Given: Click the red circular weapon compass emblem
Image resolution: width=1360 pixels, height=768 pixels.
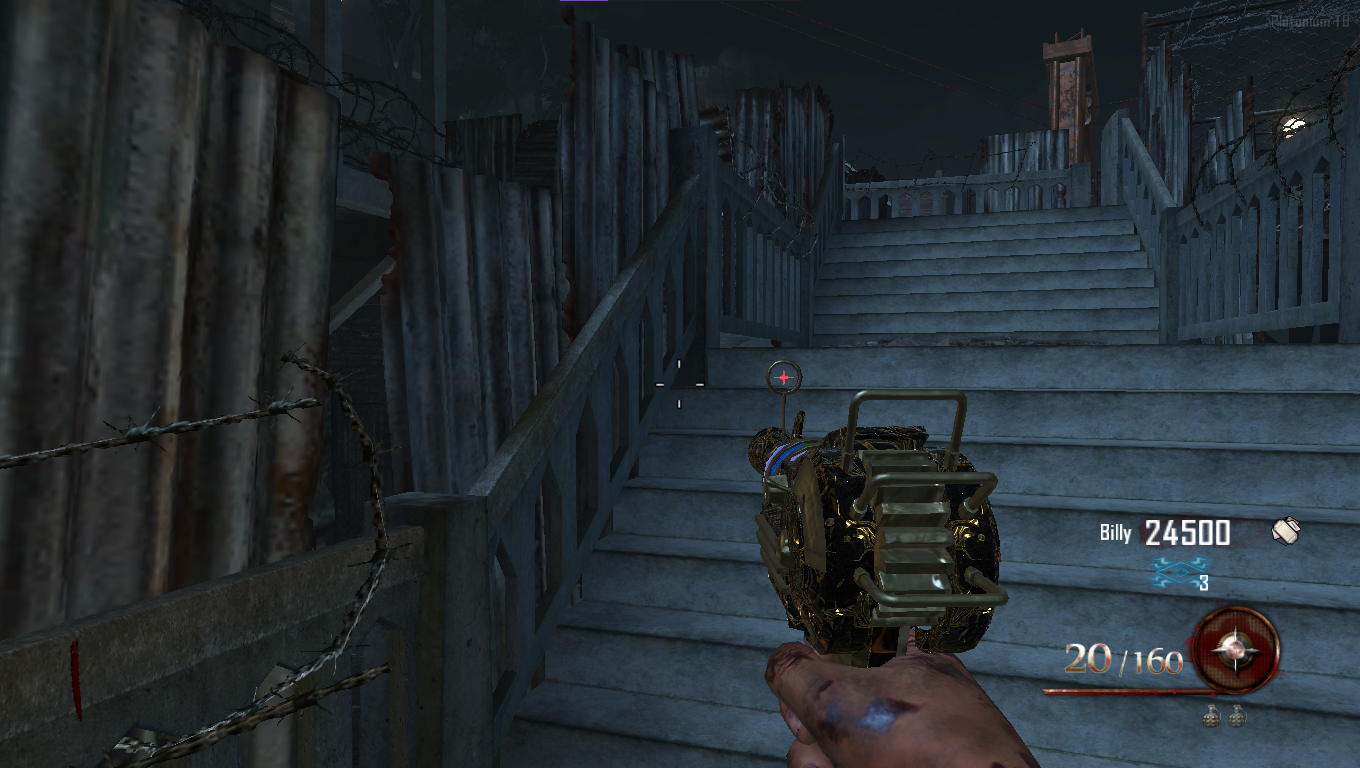Looking at the screenshot, I should pyautogui.click(x=1236, y=649).
